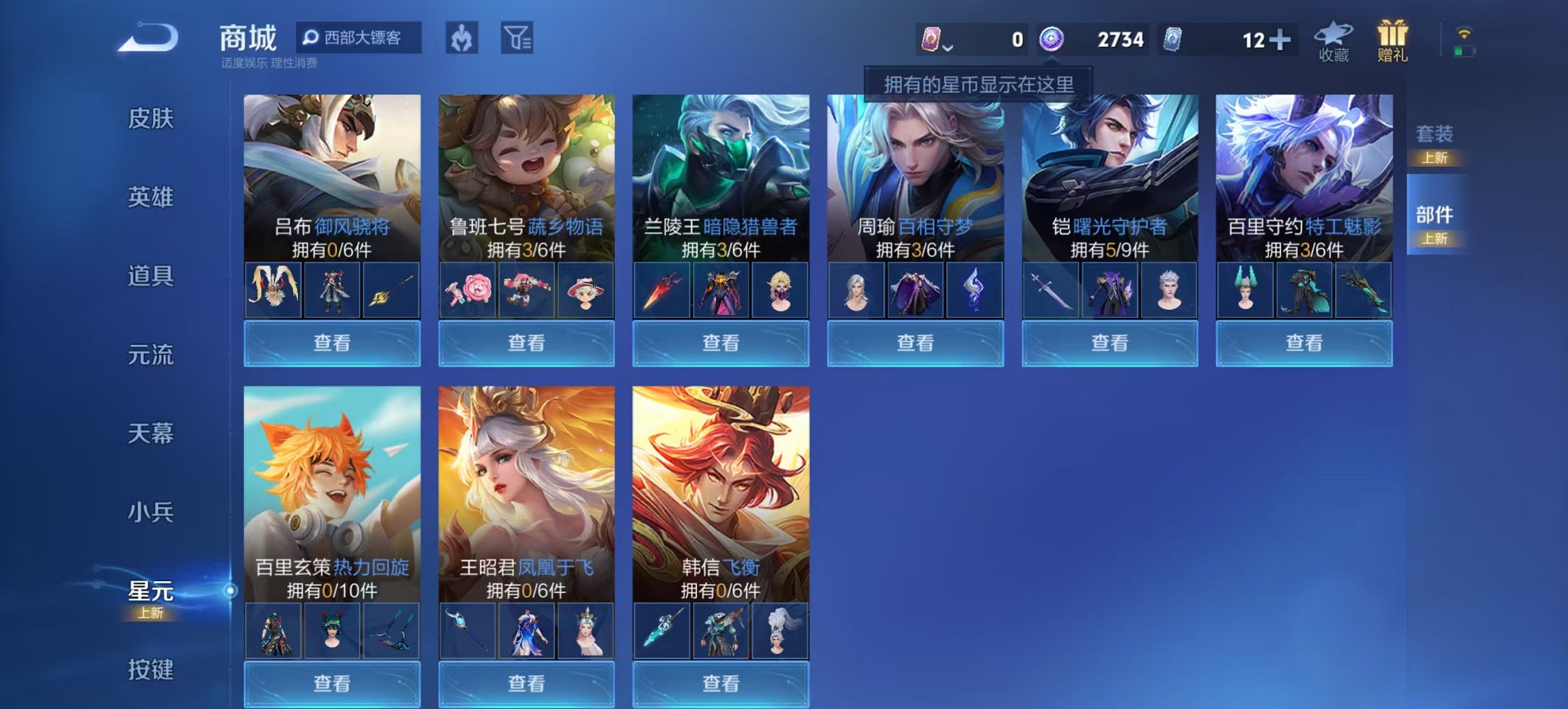The width and height of the screenshot is (1568, 709).
Task: Switch to the 皮肤 tab in sidebar
Action: pos(152,118)
